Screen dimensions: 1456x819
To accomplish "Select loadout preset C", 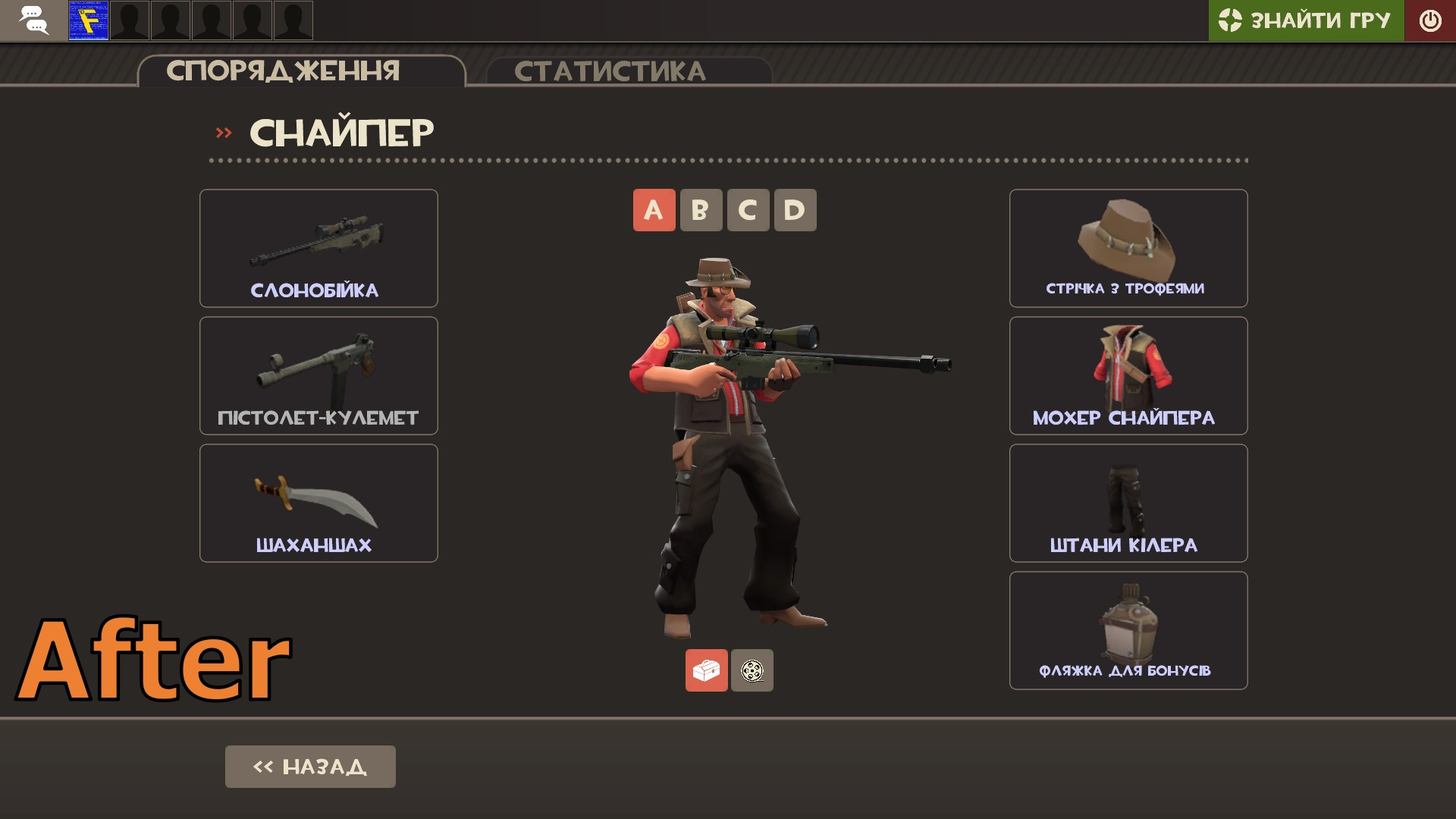I will pos(748,210).
